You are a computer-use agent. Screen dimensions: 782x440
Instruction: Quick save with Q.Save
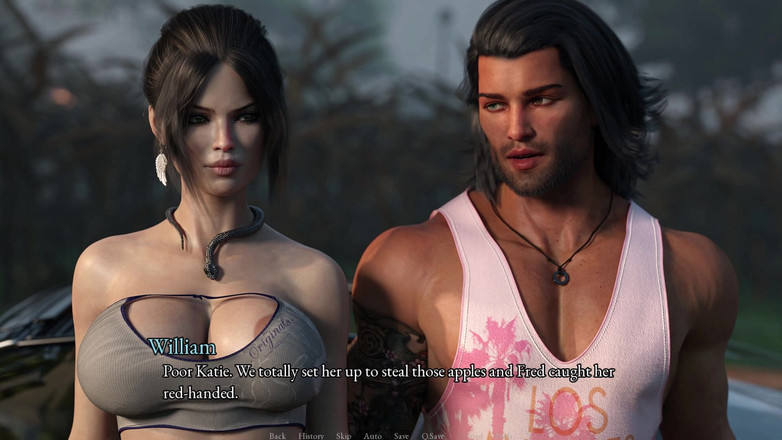(432, 436)
